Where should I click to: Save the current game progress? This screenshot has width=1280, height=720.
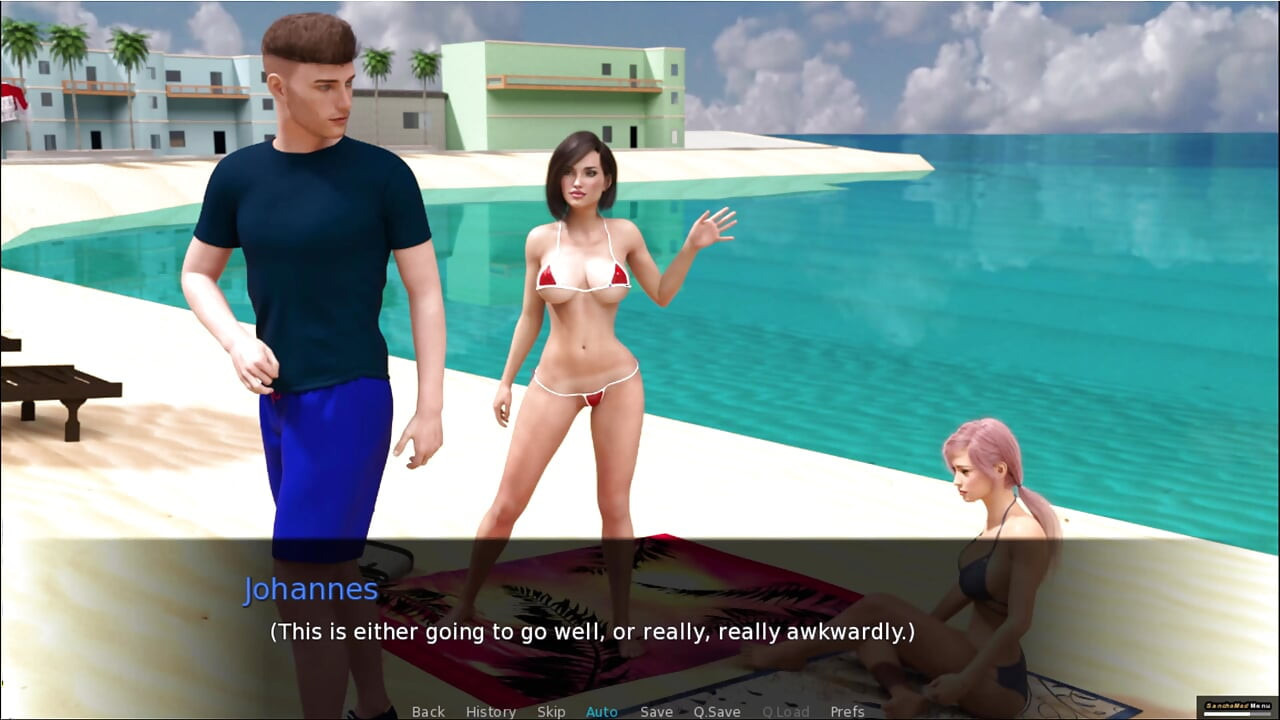(656, 711)
